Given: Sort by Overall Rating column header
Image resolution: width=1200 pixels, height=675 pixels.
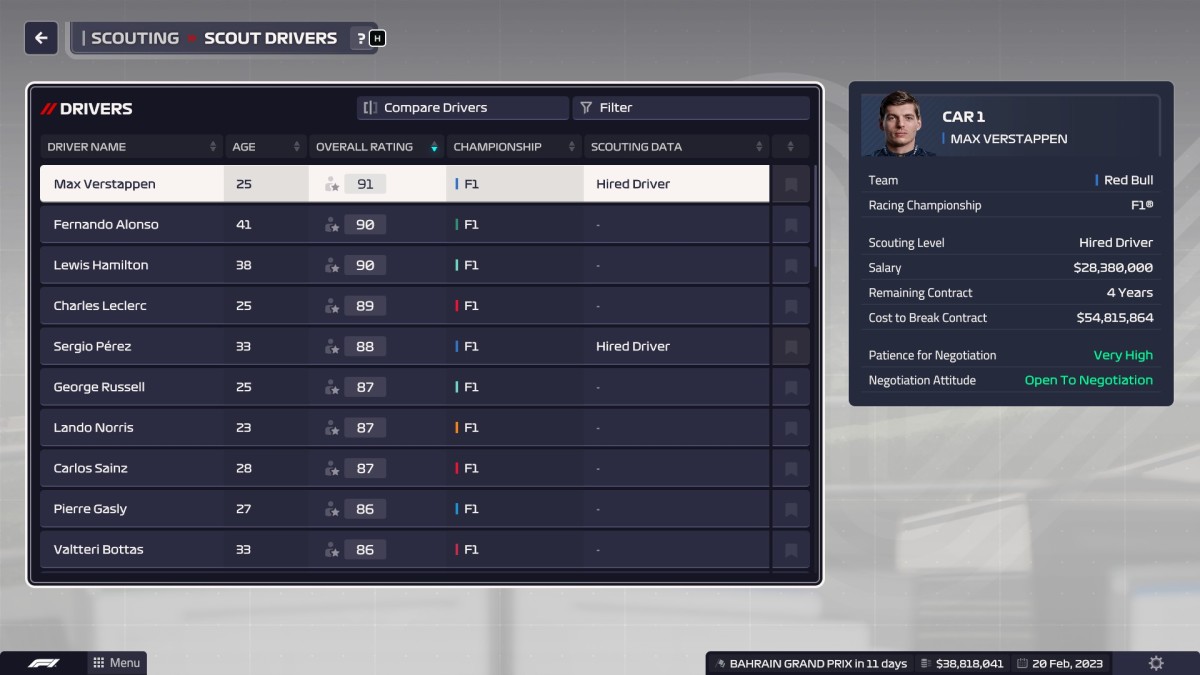Looking at the screenshot, I should pyautogui.click(x=376, y=147).
